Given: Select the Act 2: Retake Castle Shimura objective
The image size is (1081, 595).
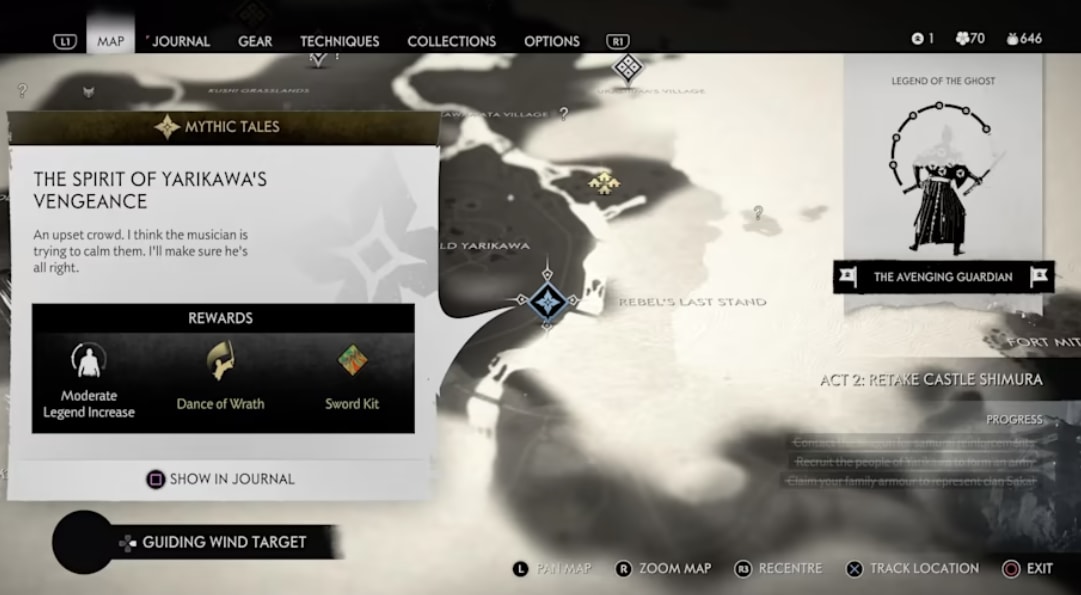Looking at the screenshot, I should coord(930,379).
